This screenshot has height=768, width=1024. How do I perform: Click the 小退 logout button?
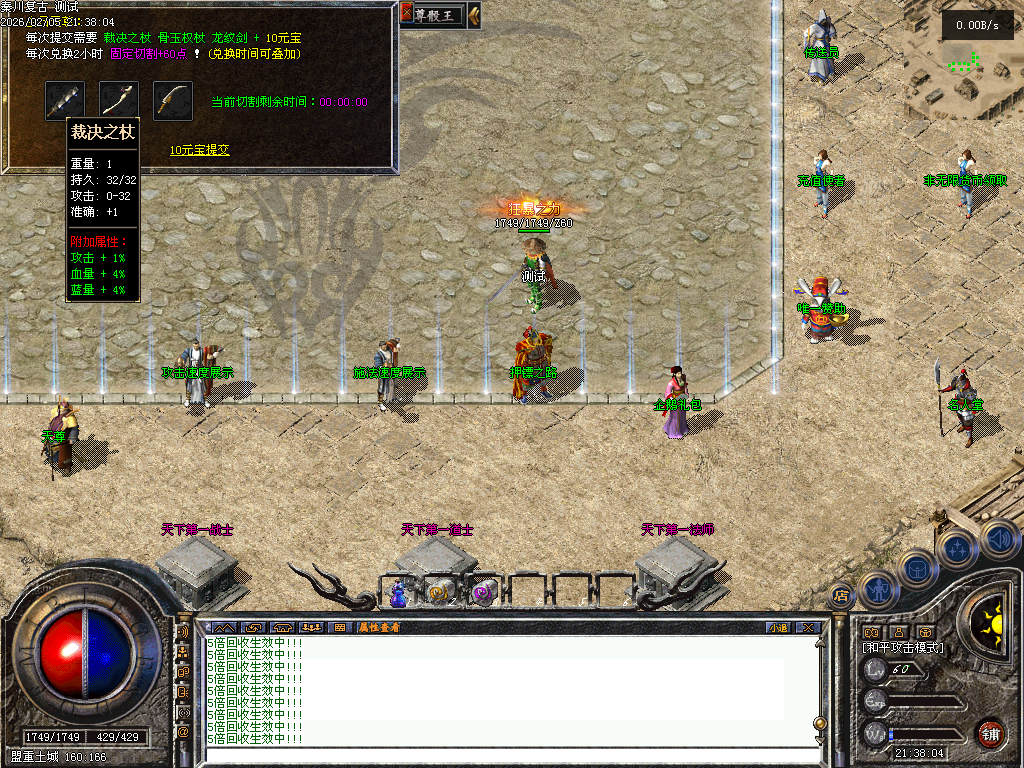tap(778, 627)
